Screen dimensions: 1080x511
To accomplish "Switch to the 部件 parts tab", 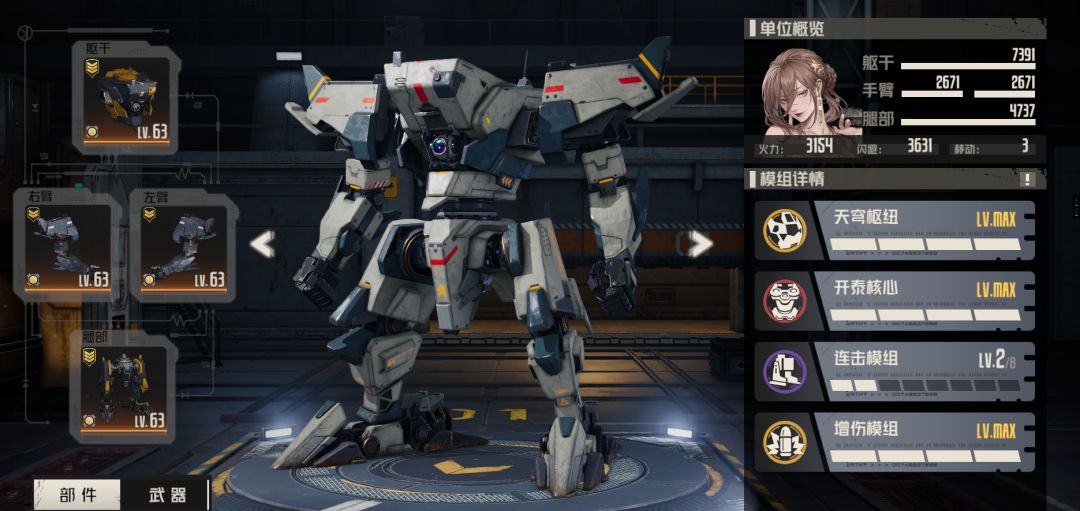I will coord(78,494).
